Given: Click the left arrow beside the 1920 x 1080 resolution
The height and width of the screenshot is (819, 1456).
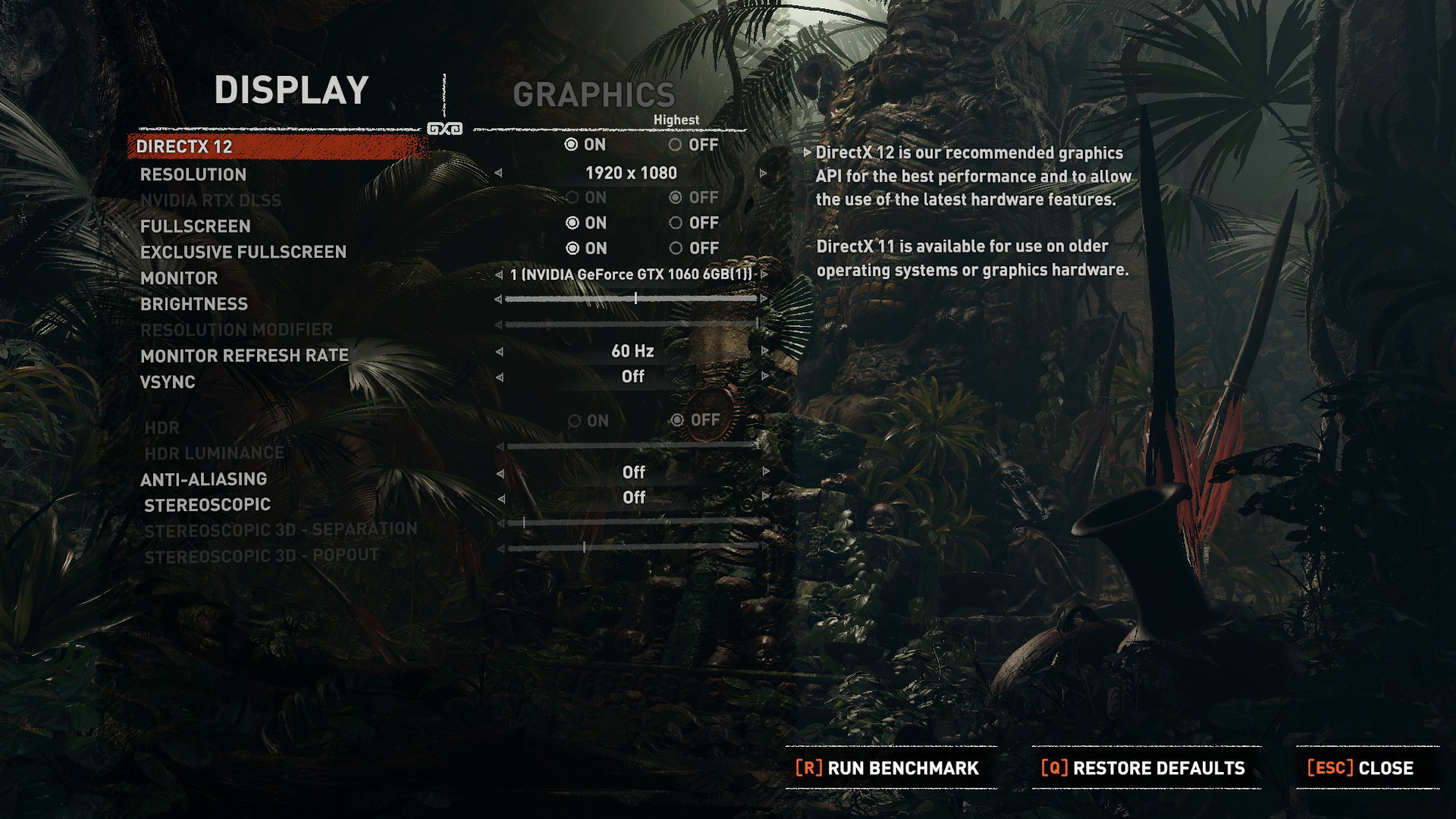Looking at the screenshot, I should pyautogui.click(x=498, y=174).
